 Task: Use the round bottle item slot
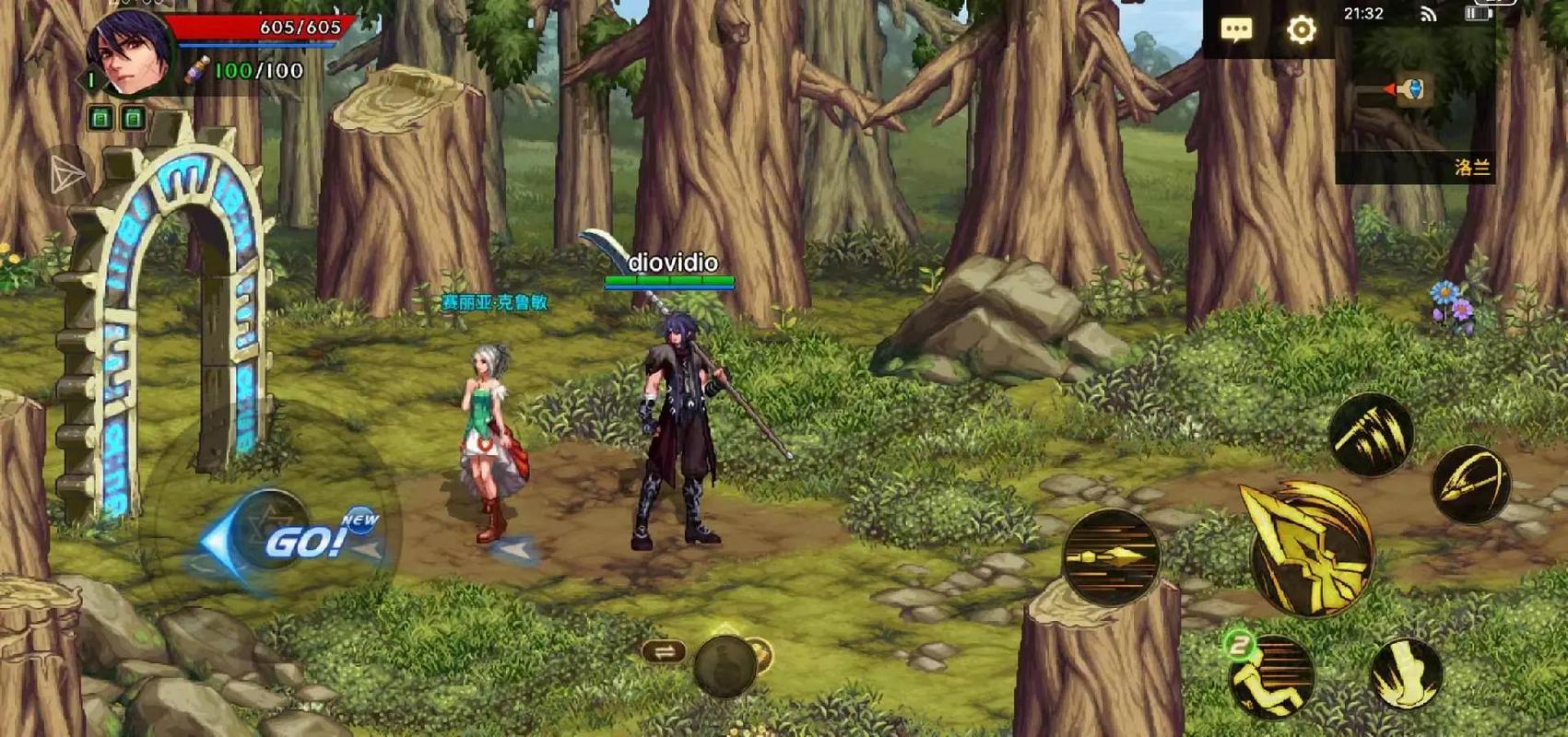tap(725, 663)
